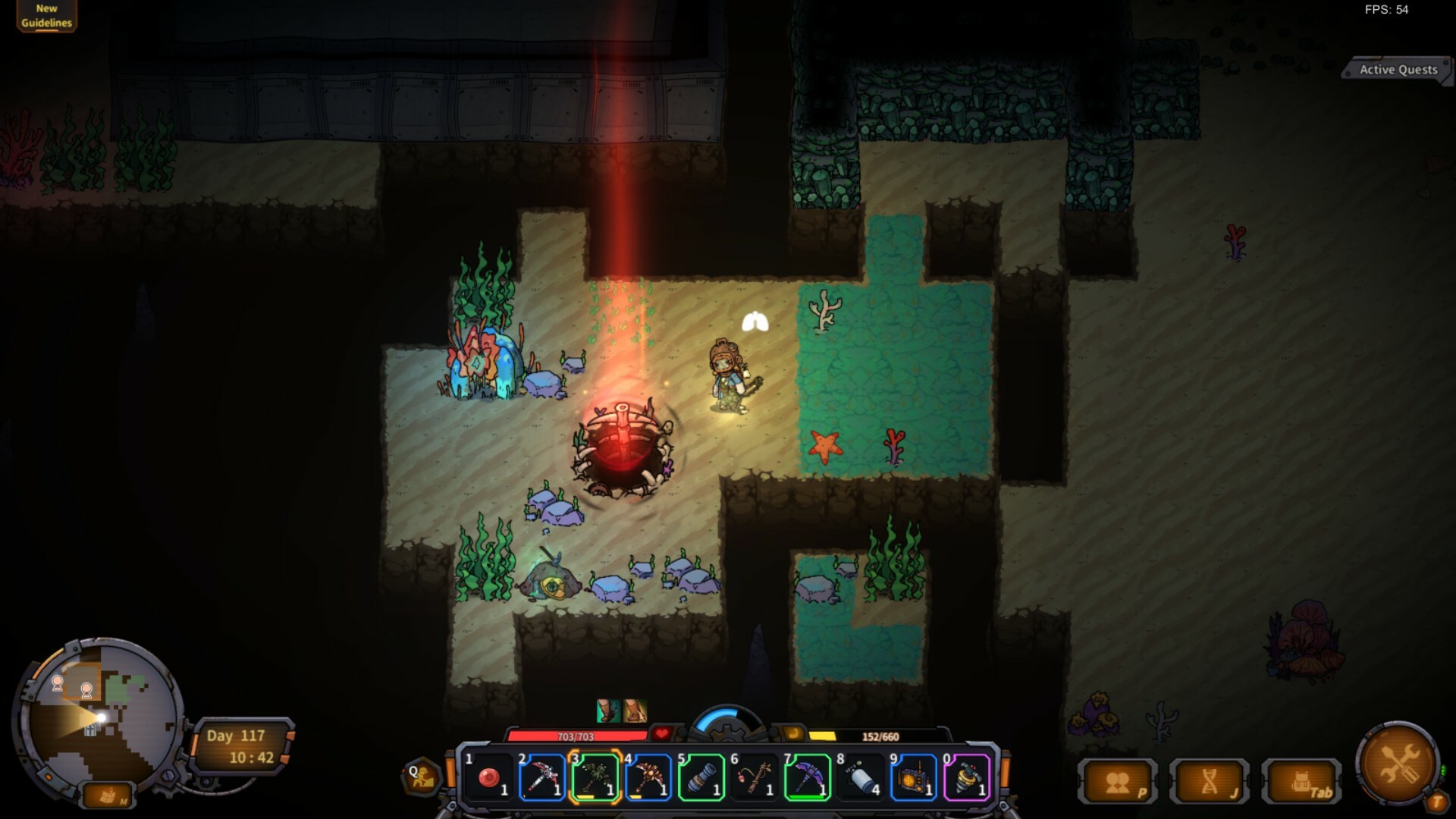
Task: Toggle the heart icon beside the health bar
Action: tap(661, 733)
